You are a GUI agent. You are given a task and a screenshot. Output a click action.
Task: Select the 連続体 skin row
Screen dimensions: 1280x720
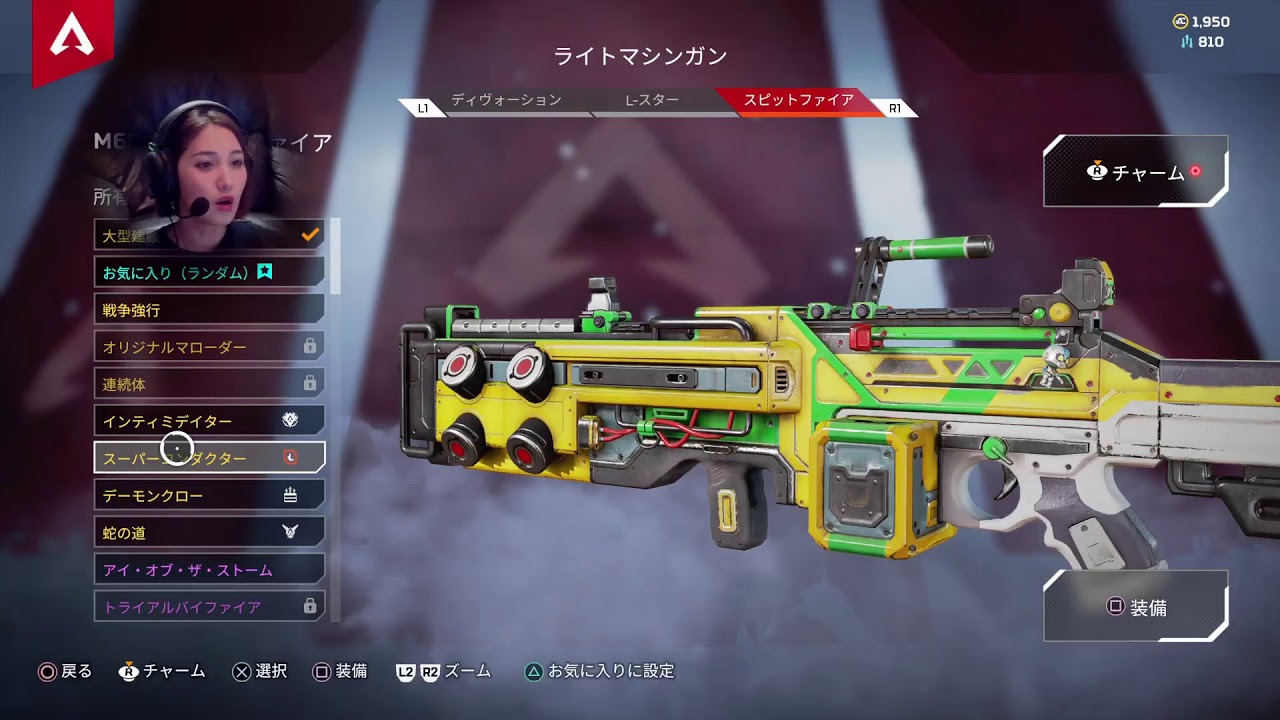pyautogui.click(x=209, y=384)
